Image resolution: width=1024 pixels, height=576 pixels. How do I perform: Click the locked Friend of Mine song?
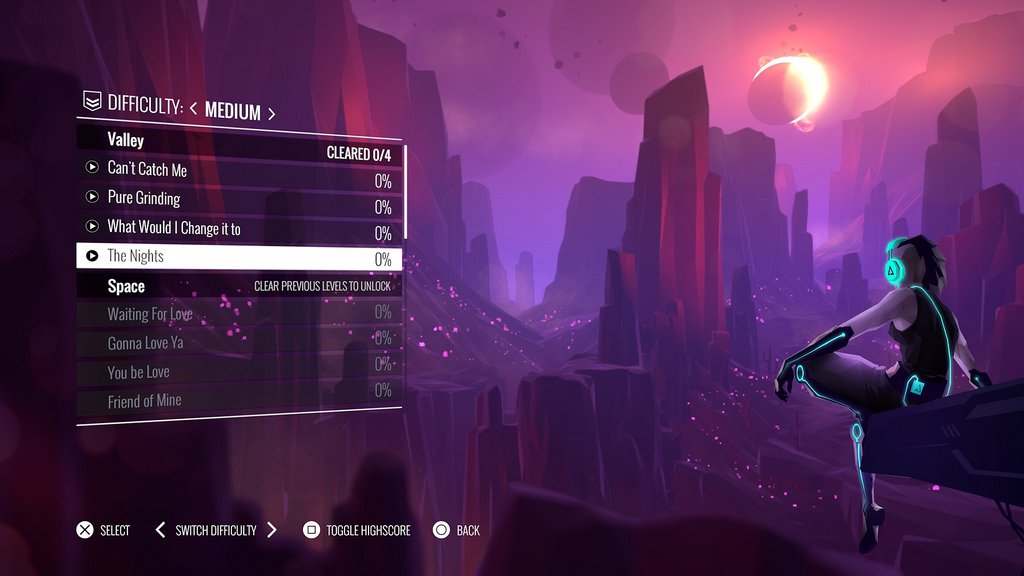[144, 401]
